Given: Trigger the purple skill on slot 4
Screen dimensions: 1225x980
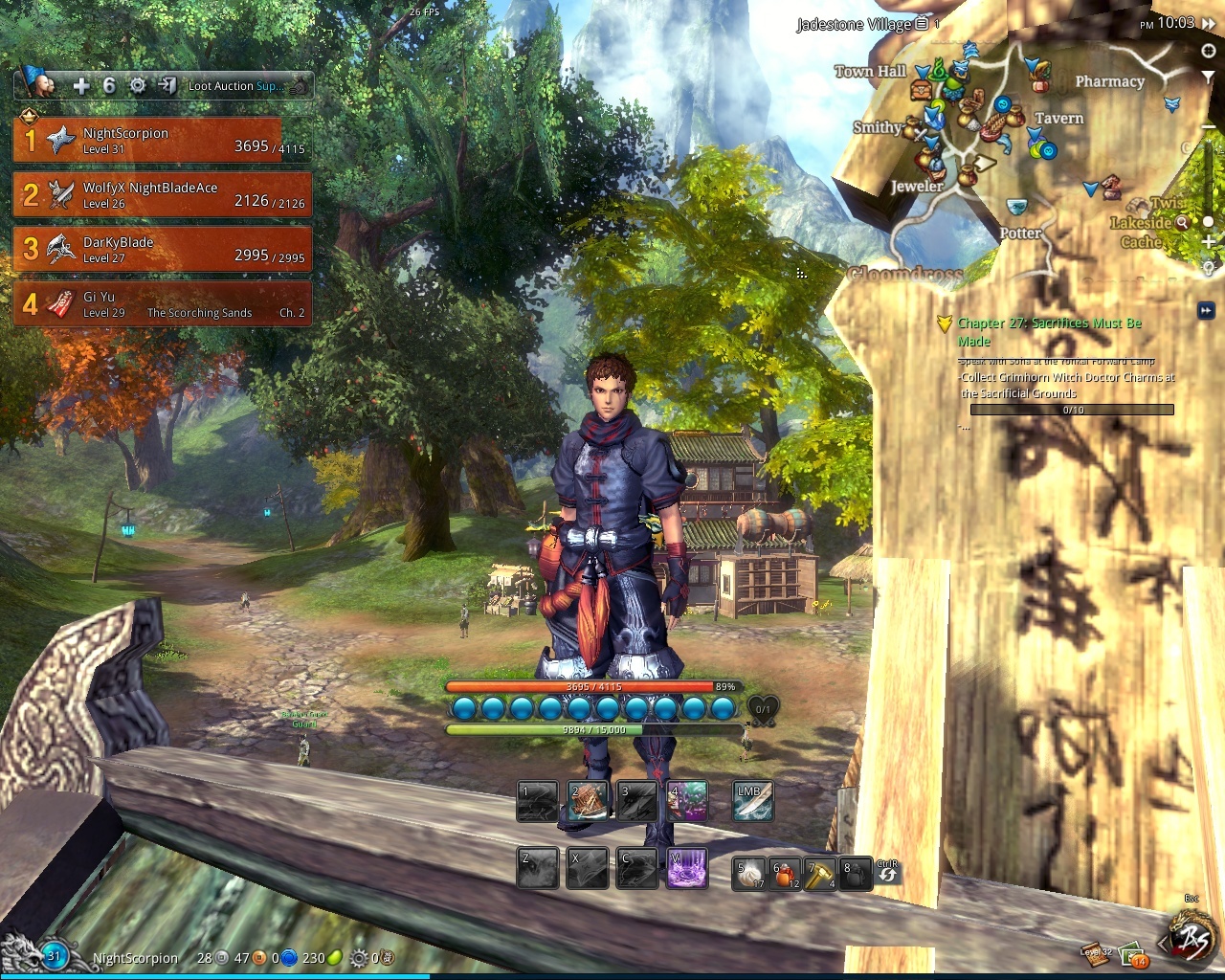Looking at the screenshot, I should pyautogui.click(x=687, y=801).
